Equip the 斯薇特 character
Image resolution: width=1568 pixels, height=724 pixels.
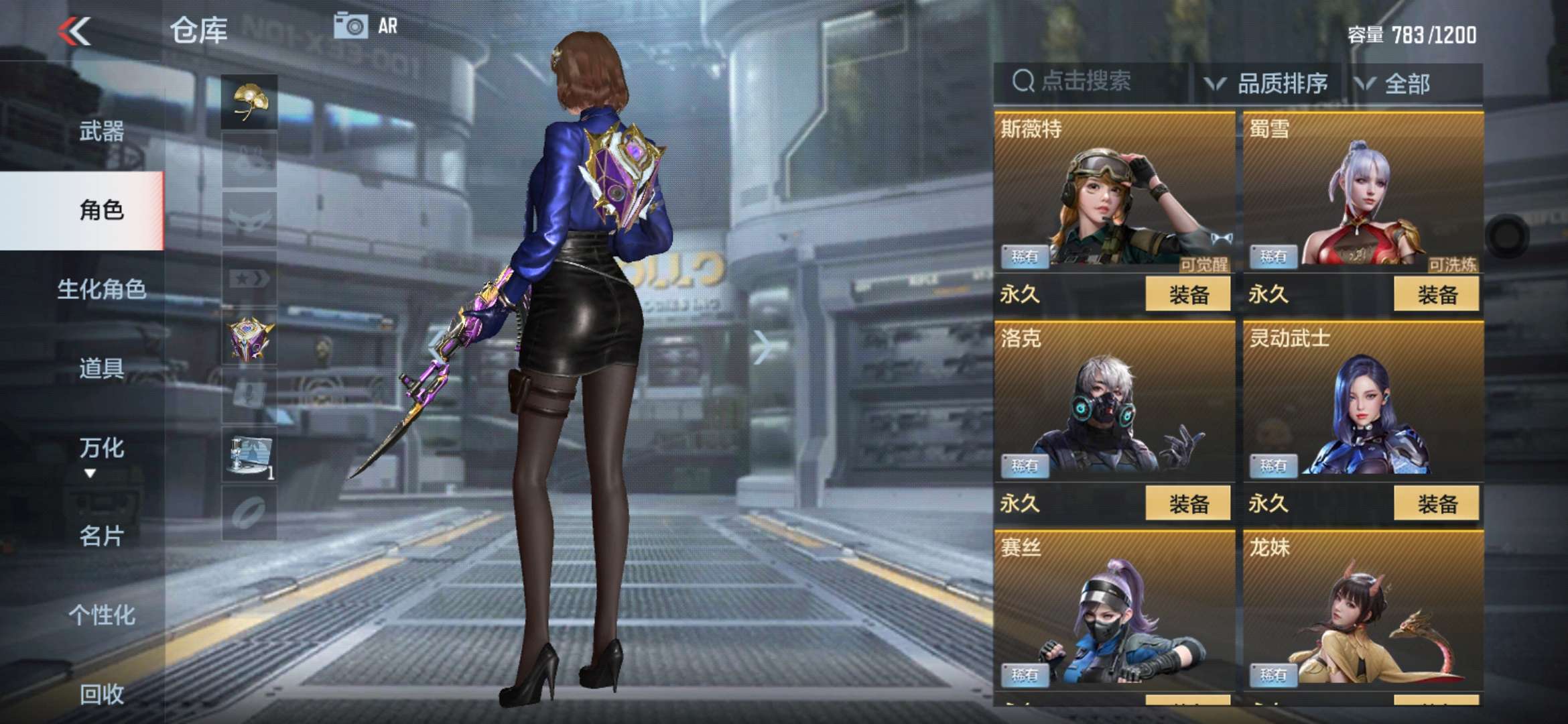[1188, 294]
